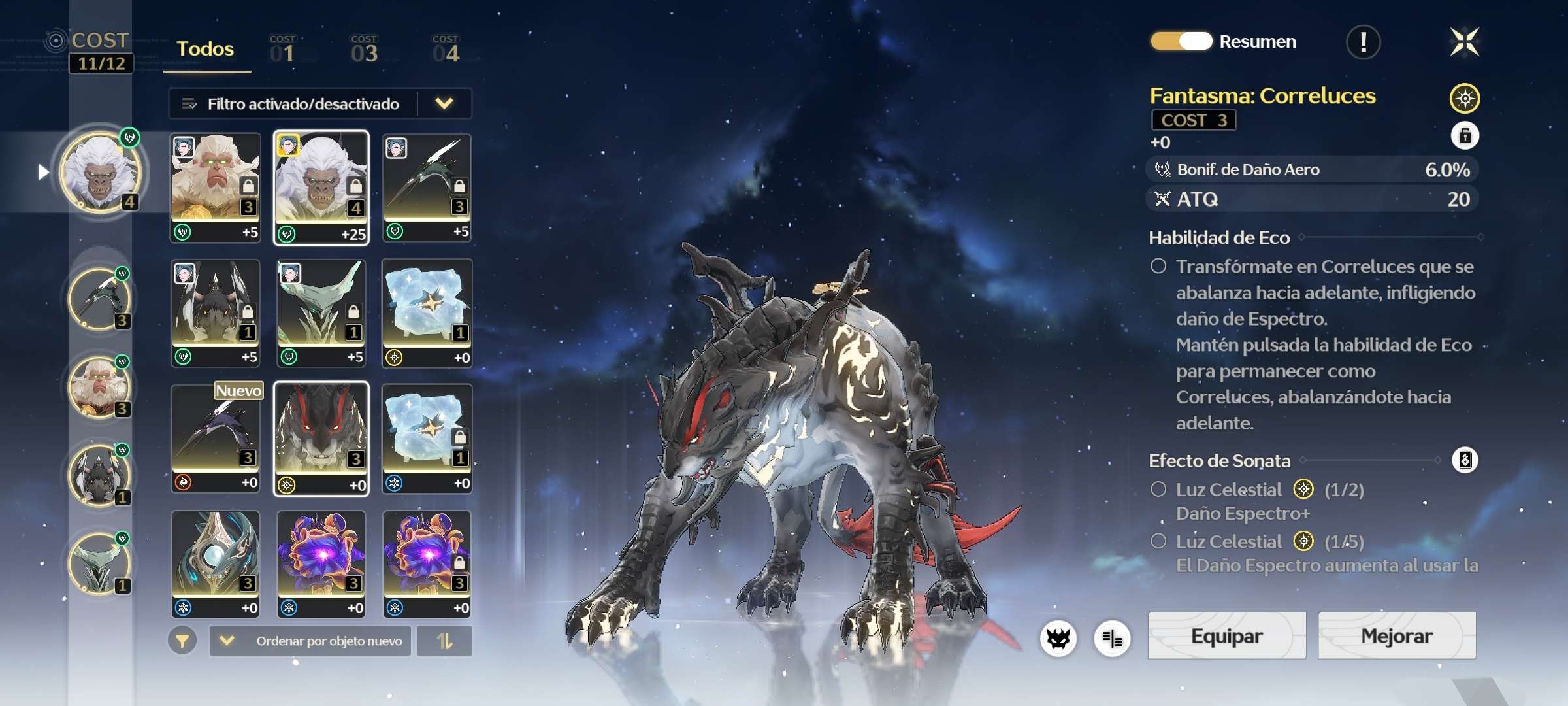Filter echoes by COST 4 tab

coord(446,50)
